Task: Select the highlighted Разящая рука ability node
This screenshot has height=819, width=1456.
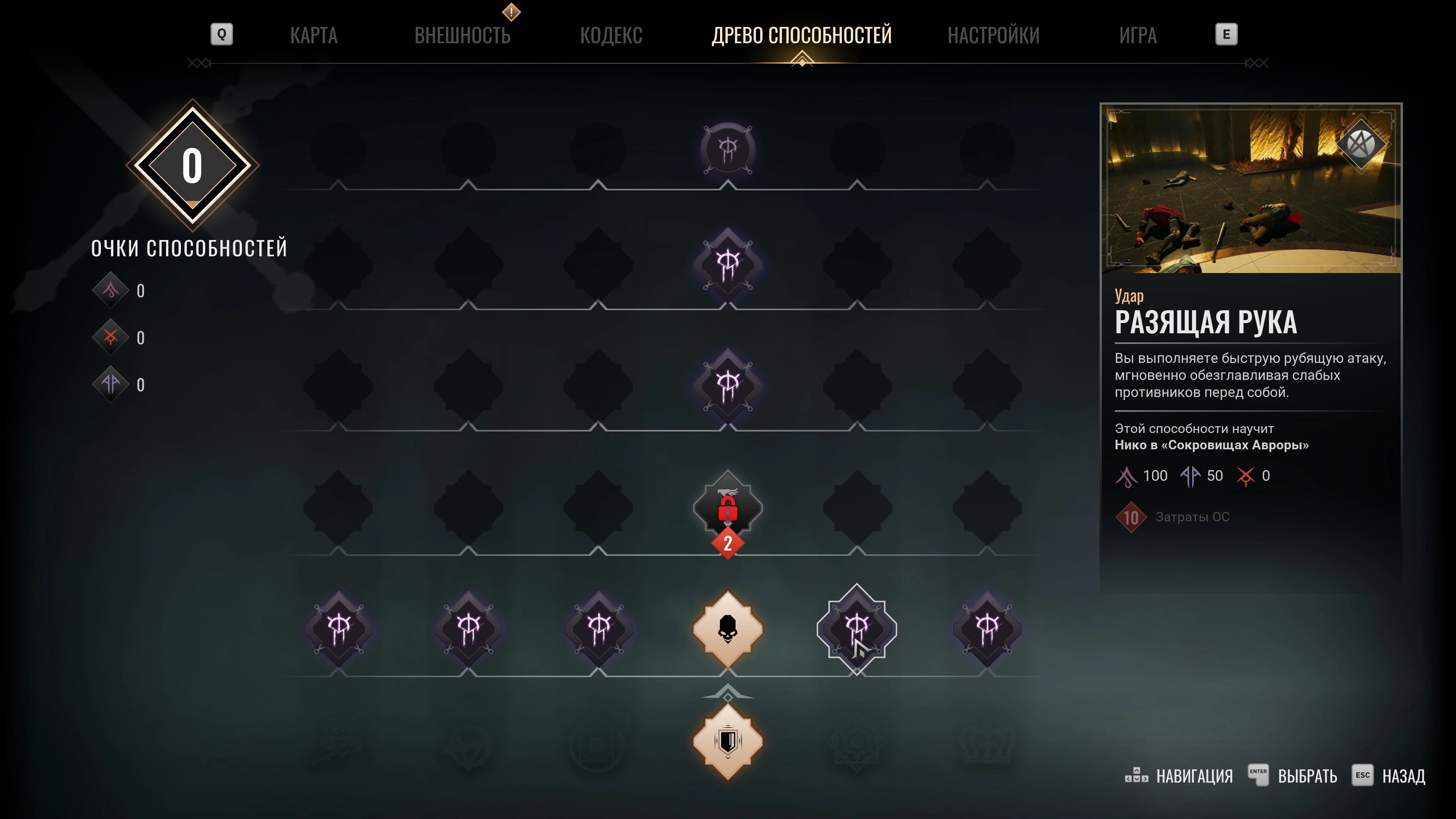Action: pos(856,629)
